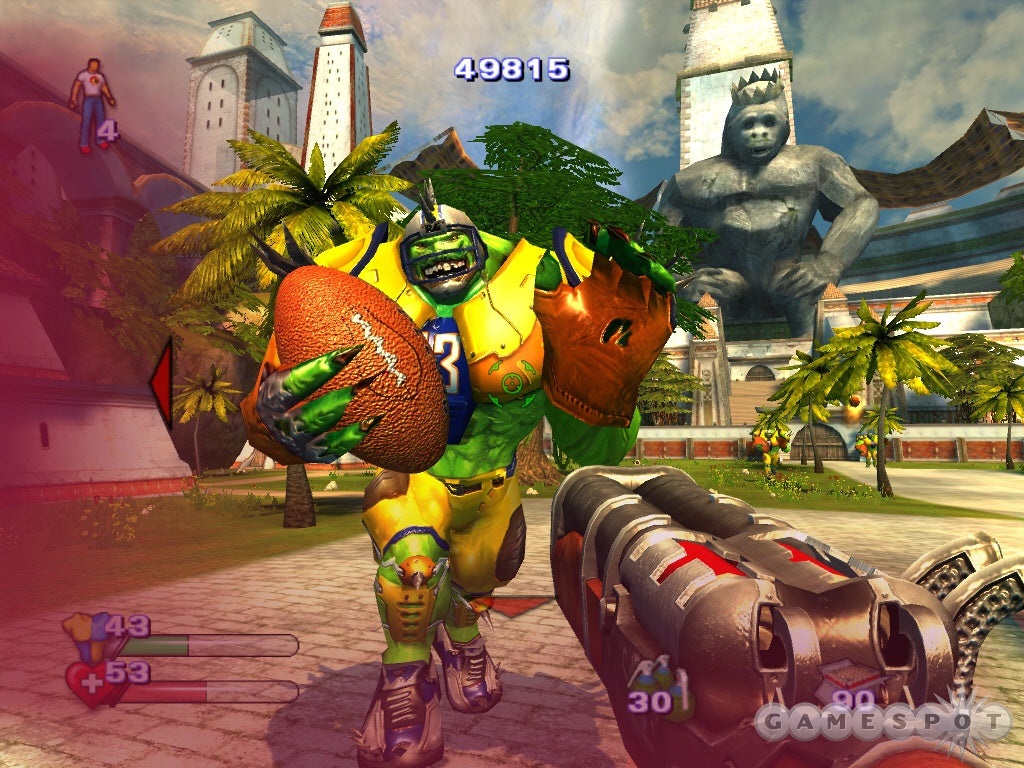Click the GameSpot watermark logo

(x=880, y=721)
